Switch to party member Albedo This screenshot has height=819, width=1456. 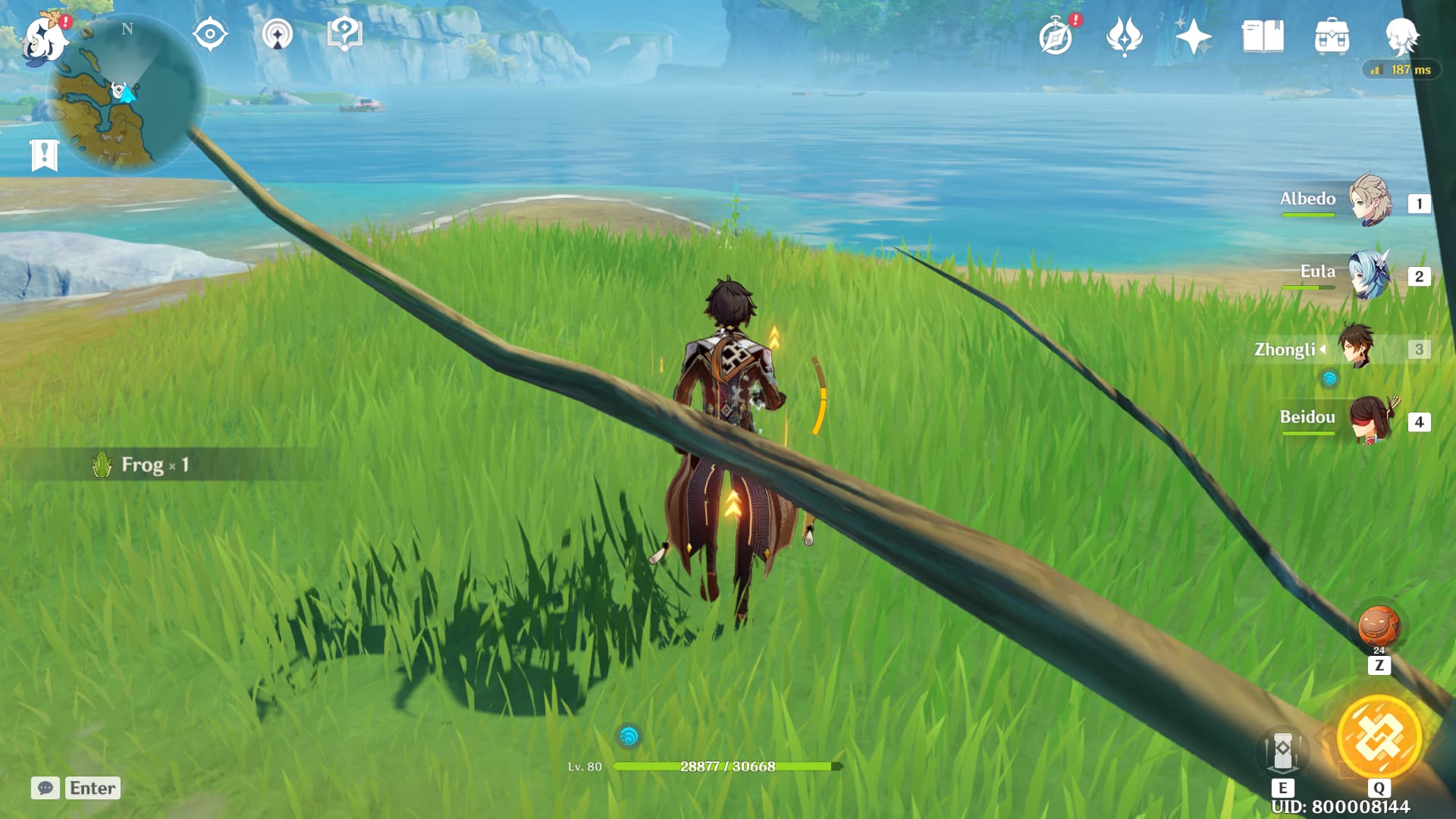[1370, 201]
